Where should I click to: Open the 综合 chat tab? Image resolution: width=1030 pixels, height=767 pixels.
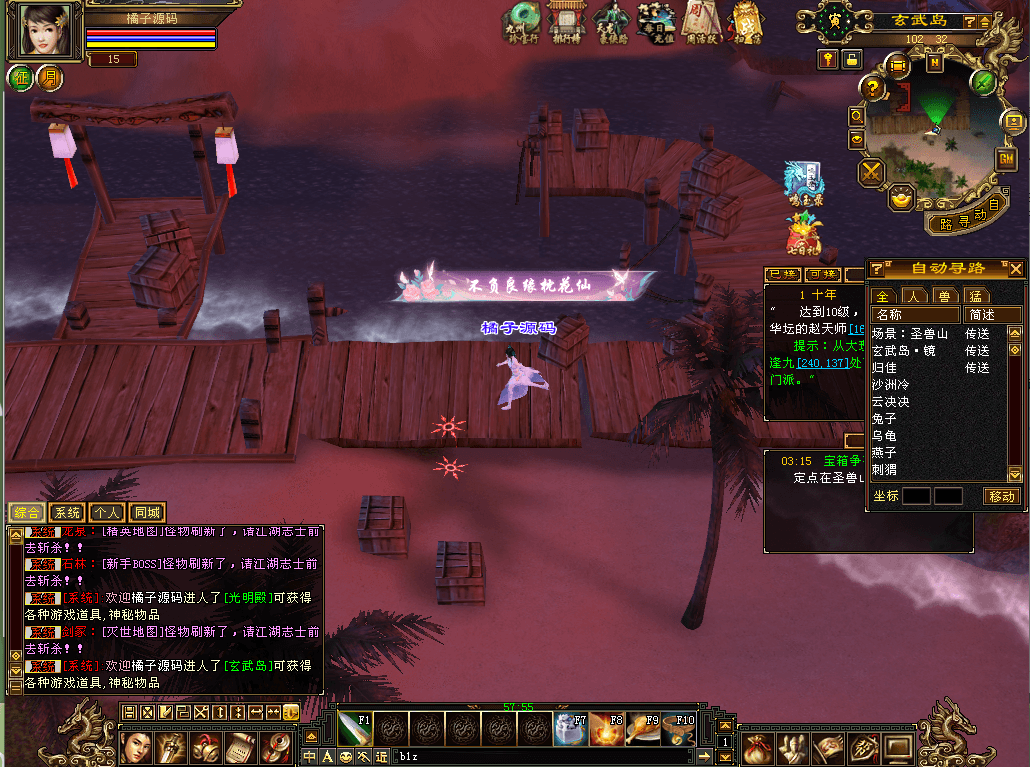pos(26,512)
